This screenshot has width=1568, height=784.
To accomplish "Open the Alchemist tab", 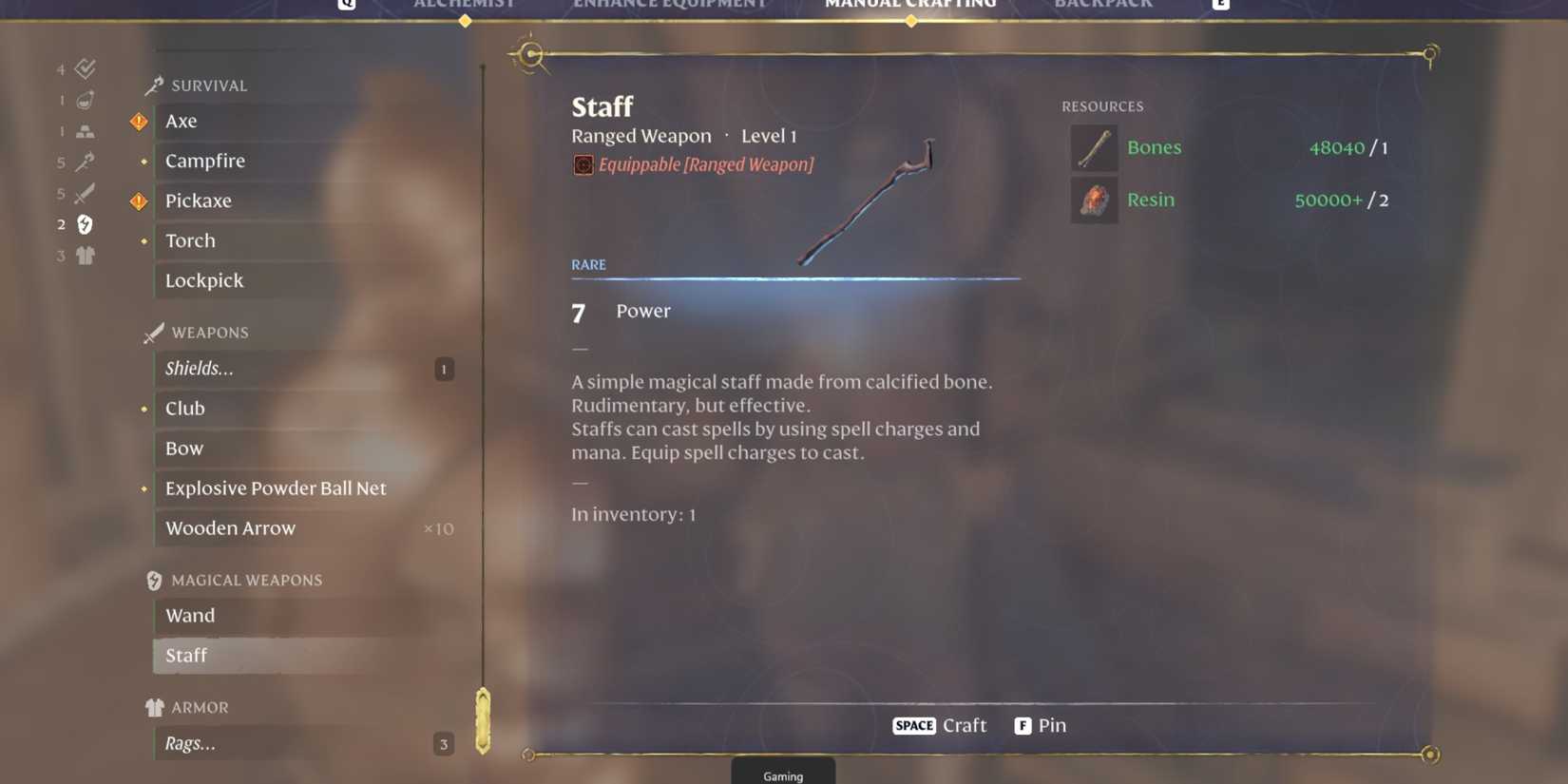I will [x=465, y=5].
